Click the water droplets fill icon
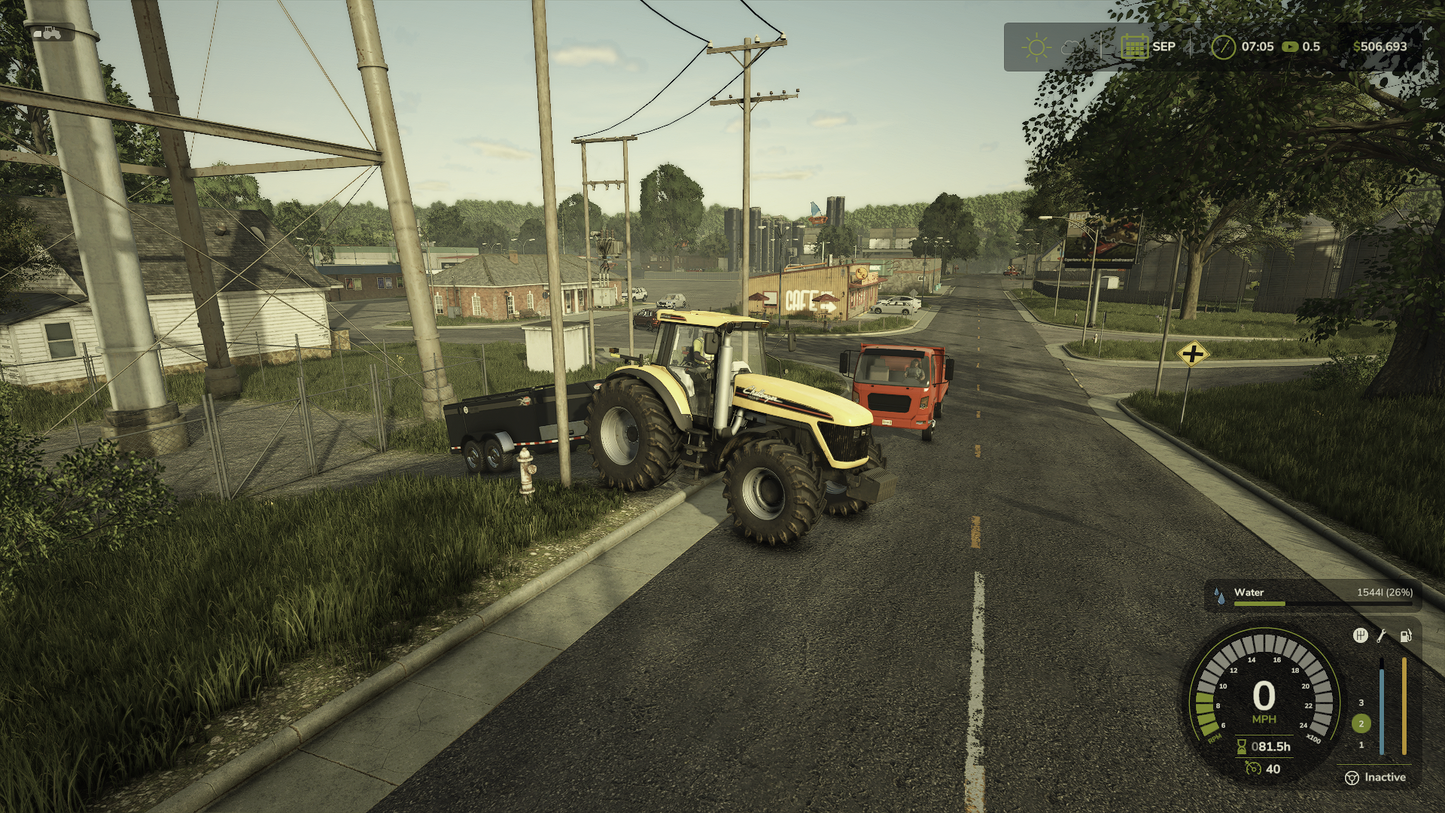The image size is (1445, 813). pyautogui.click(x=1220, y=594)
